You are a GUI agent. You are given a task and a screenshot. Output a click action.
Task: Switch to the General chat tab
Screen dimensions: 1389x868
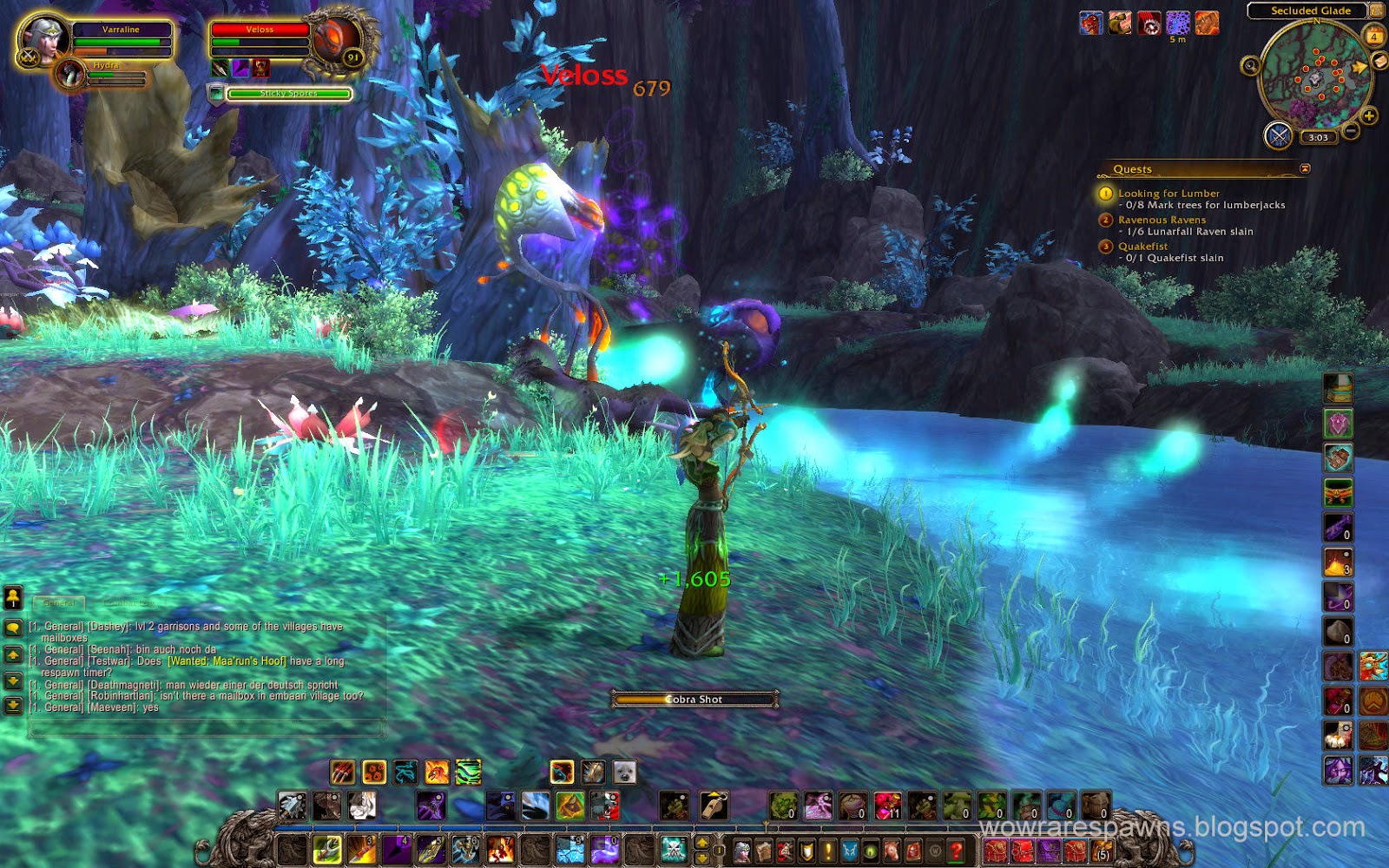tap(59, 602)
